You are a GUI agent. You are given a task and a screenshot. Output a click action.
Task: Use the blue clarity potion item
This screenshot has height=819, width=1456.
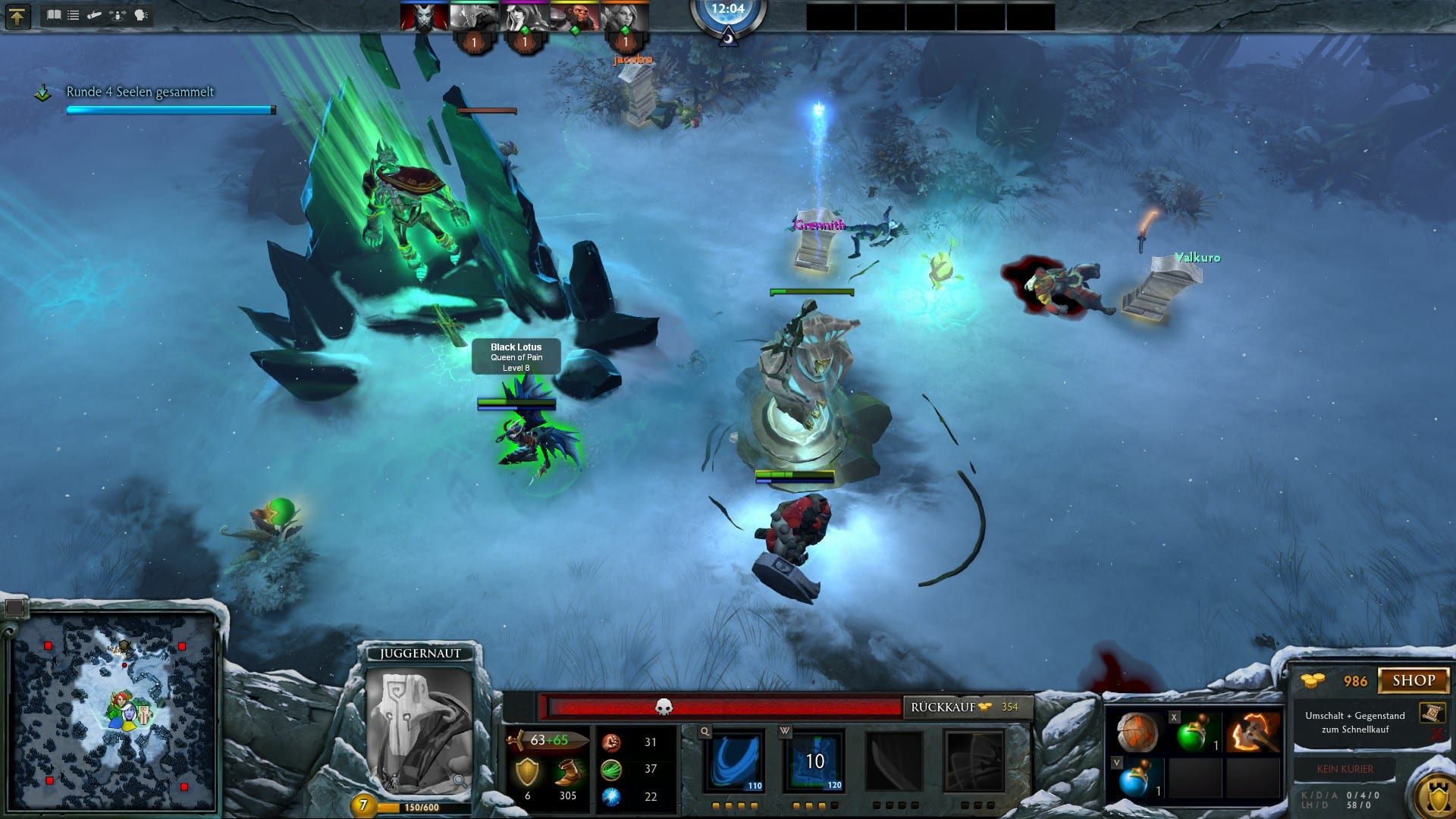point(1136,779)
